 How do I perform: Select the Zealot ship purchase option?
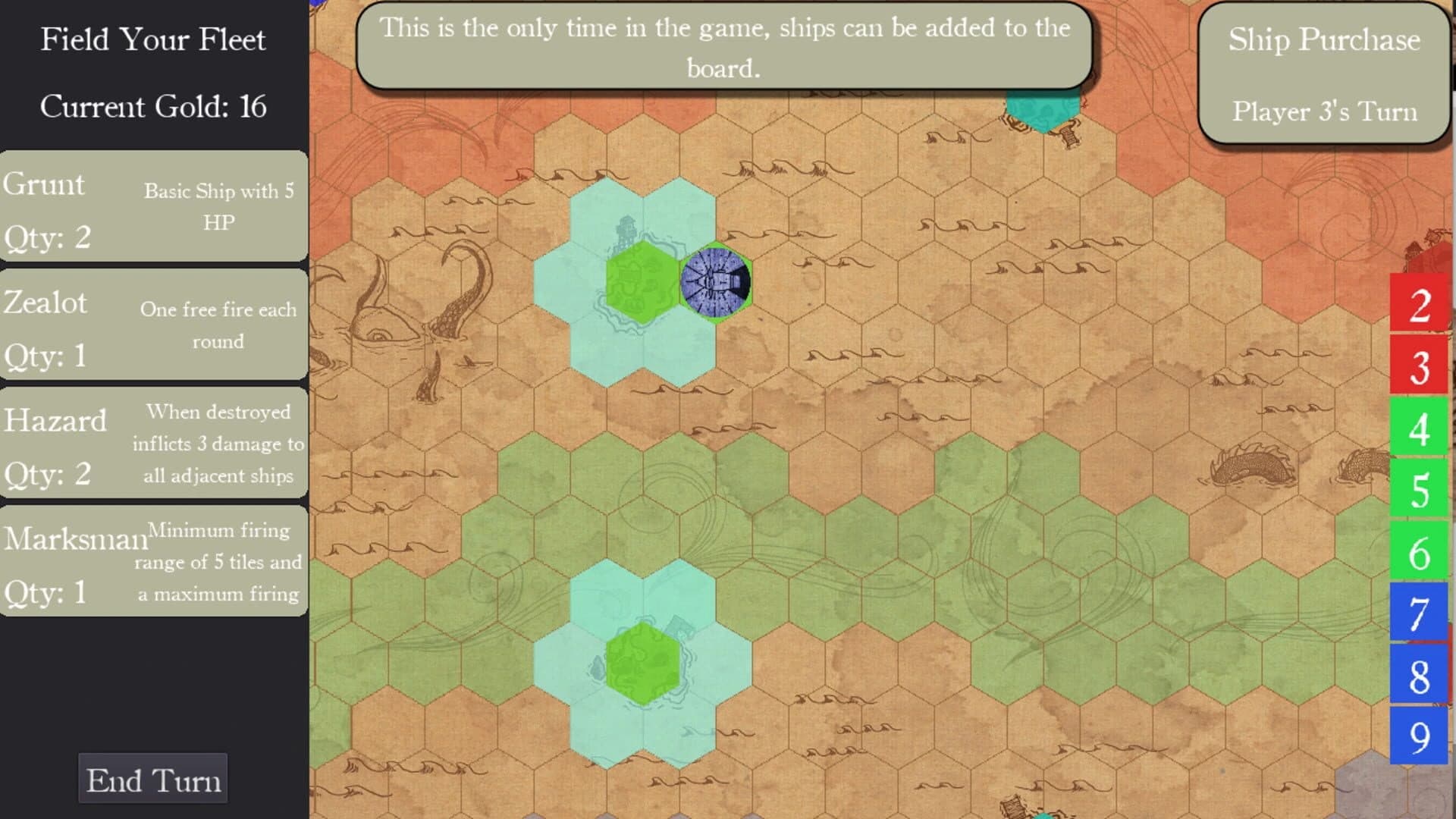click(152, 326)
